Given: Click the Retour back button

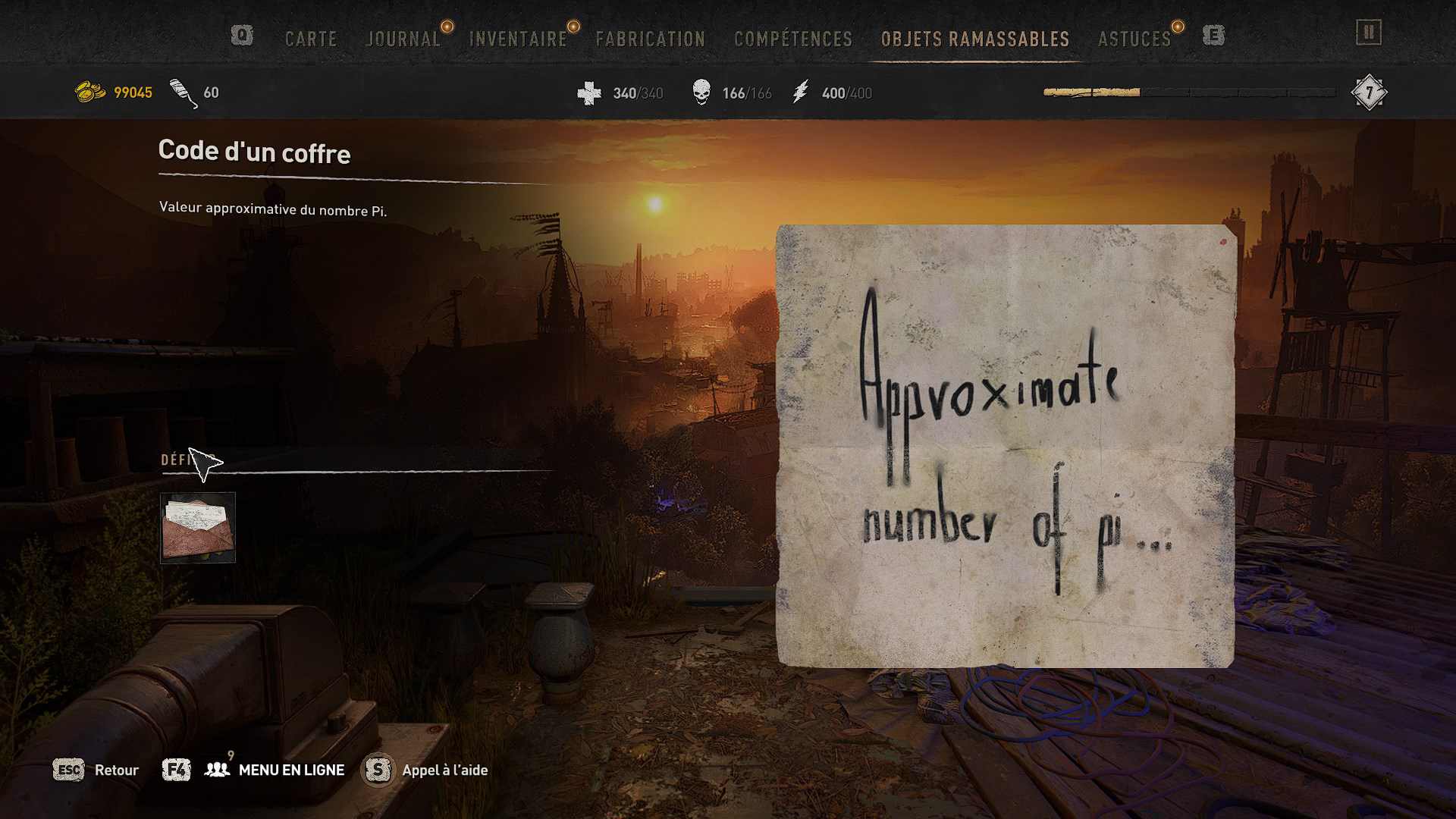Looking at the screenshot, I should 116,770.
